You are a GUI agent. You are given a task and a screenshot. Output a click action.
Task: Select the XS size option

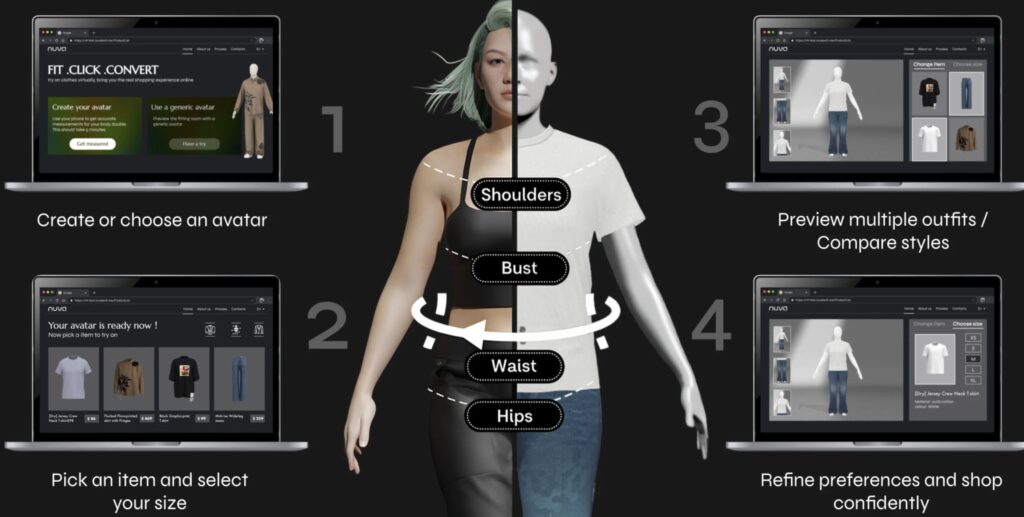973,338
